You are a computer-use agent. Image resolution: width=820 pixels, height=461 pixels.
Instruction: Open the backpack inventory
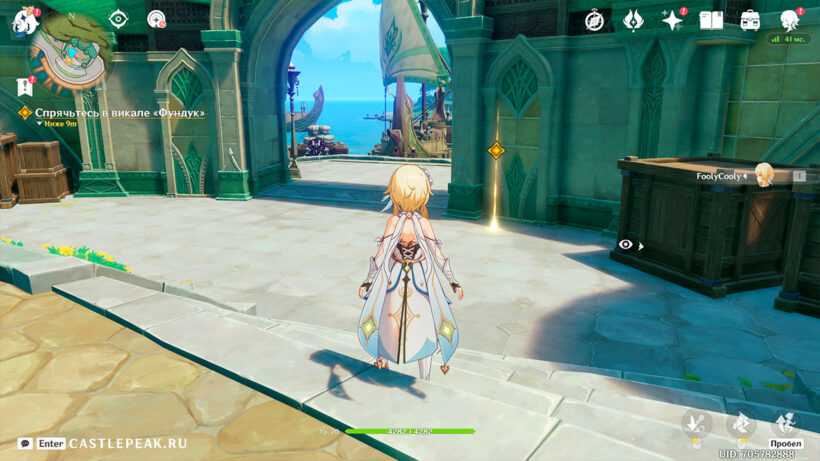(x=750, y=20)
